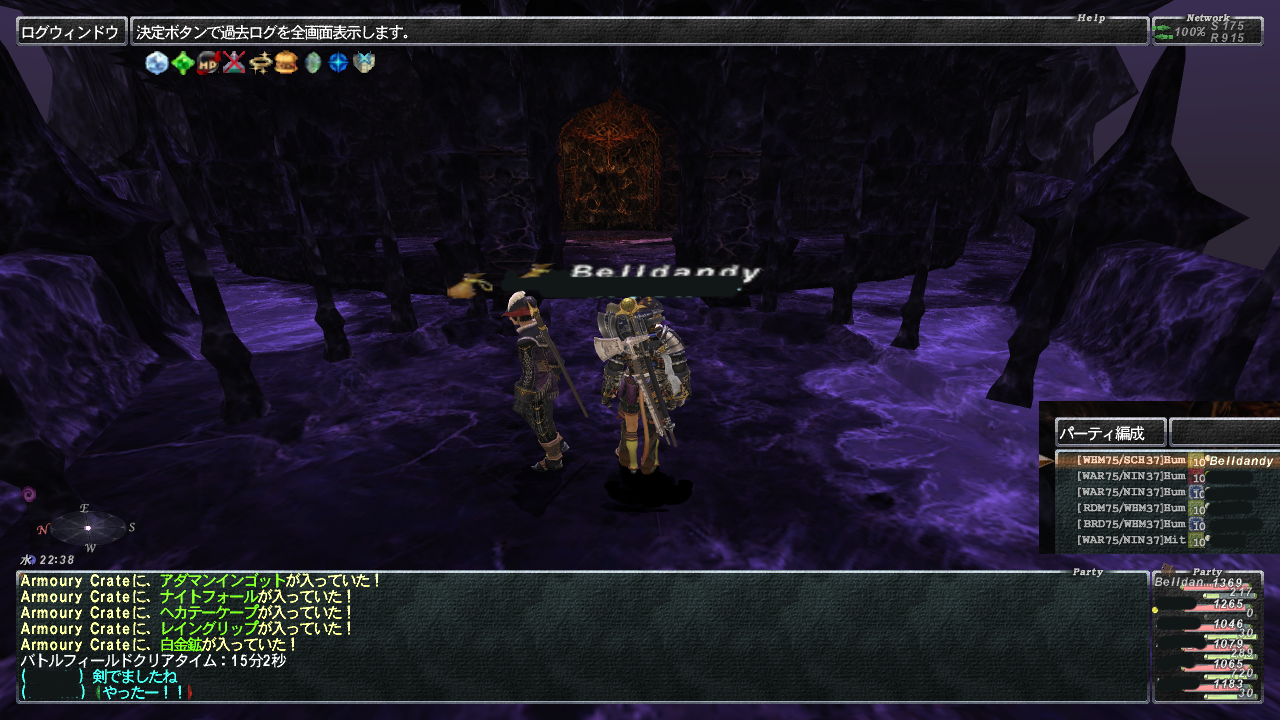Screen dimensions: 1280x720
Task: Click the MP status effect icon
Action: click(208, 63)
